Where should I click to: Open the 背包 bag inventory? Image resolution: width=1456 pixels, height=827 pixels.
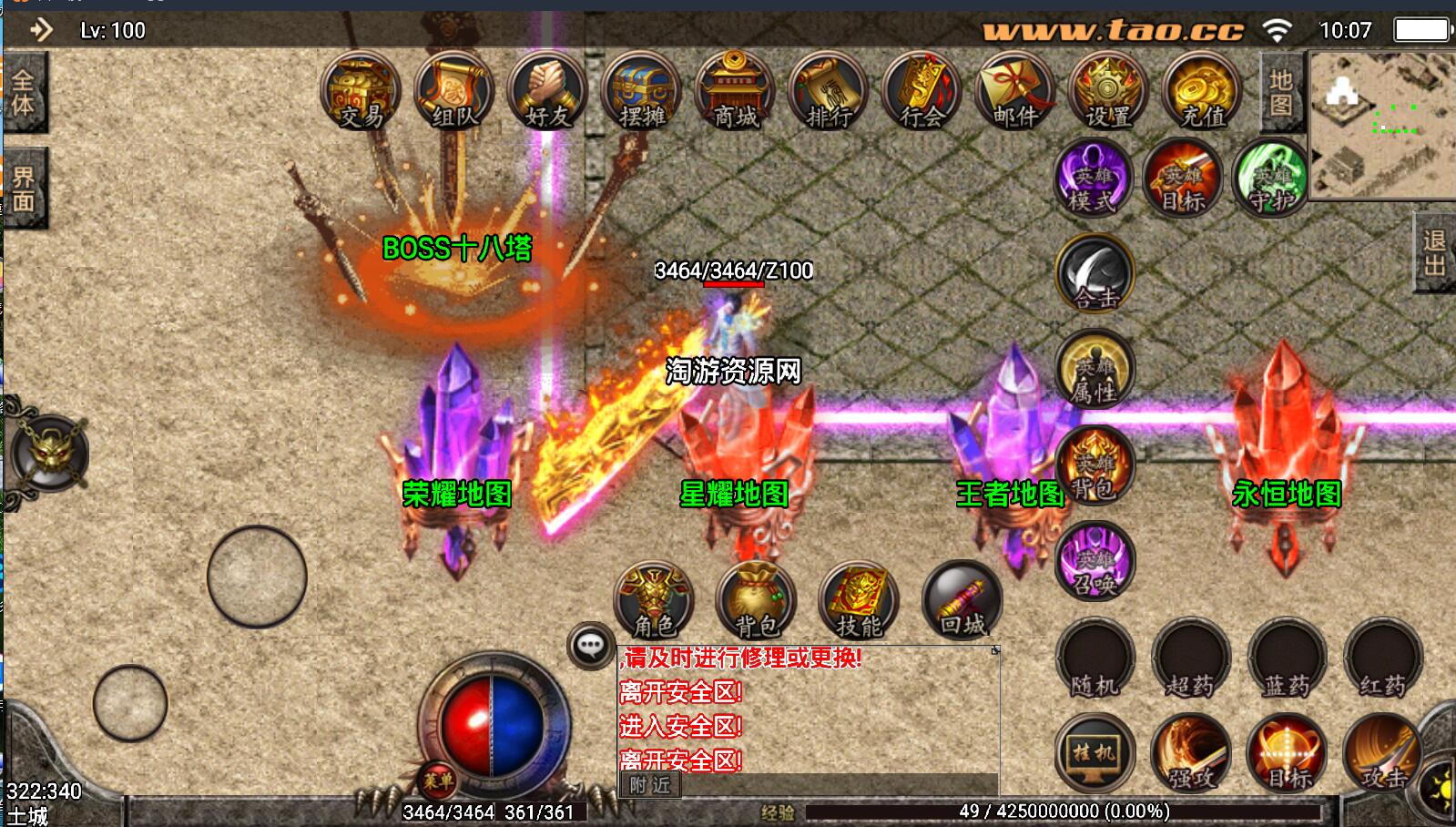click(x=757, y=602)
